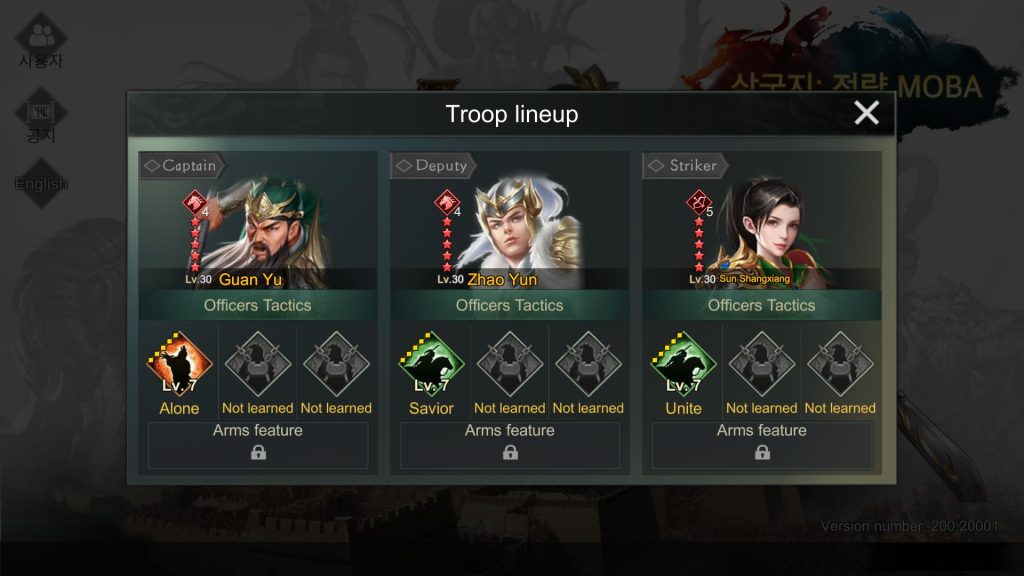View the Savior tactic icon
This screenshot has height=576, width=1024.
point(431,366)
